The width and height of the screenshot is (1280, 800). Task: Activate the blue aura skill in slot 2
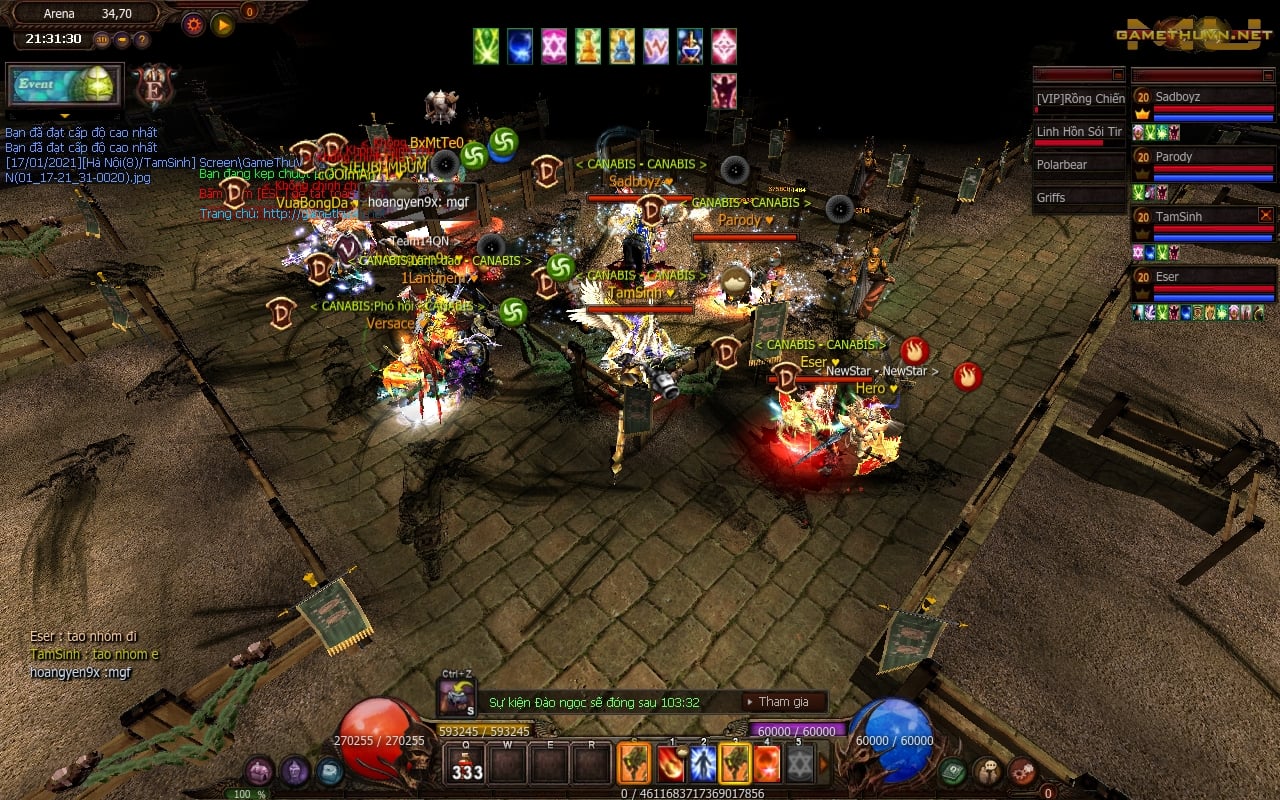click(703, 764)
